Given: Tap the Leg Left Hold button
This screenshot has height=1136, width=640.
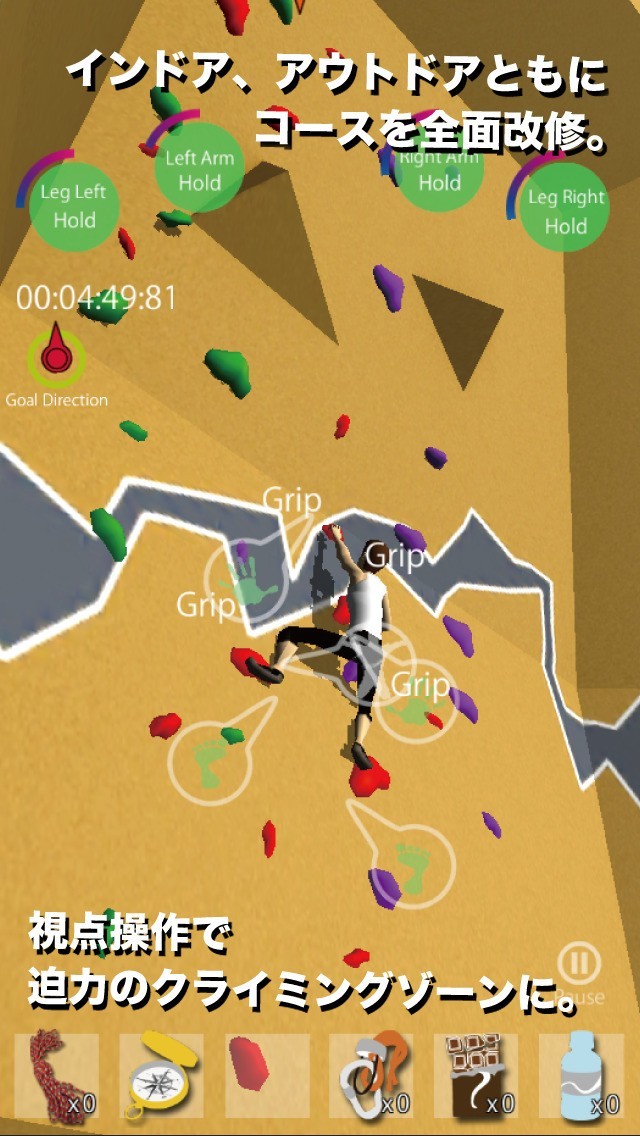Looking at the screenshot, I should tap(74, 206).
